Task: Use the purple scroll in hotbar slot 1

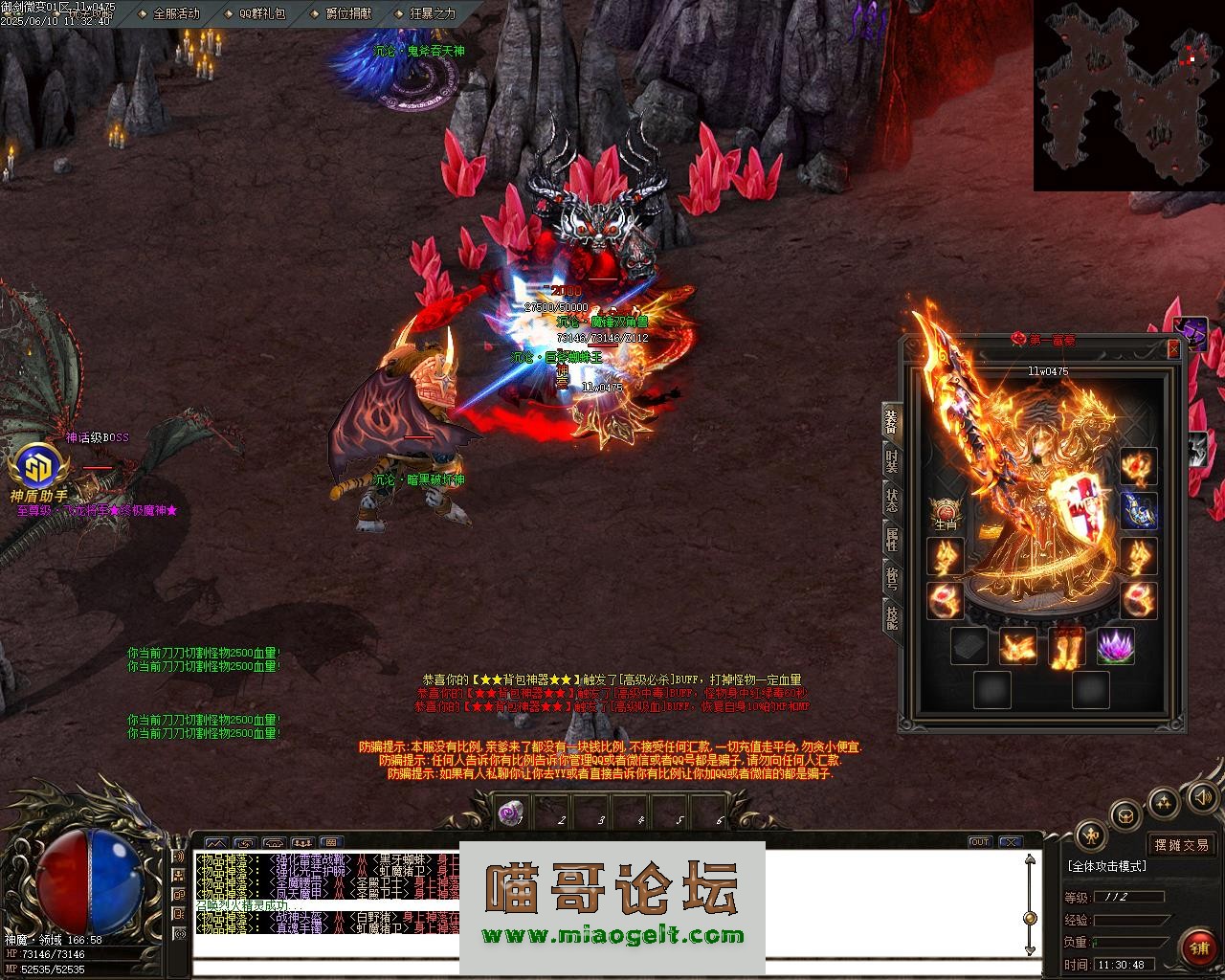Action: [510, 813]
